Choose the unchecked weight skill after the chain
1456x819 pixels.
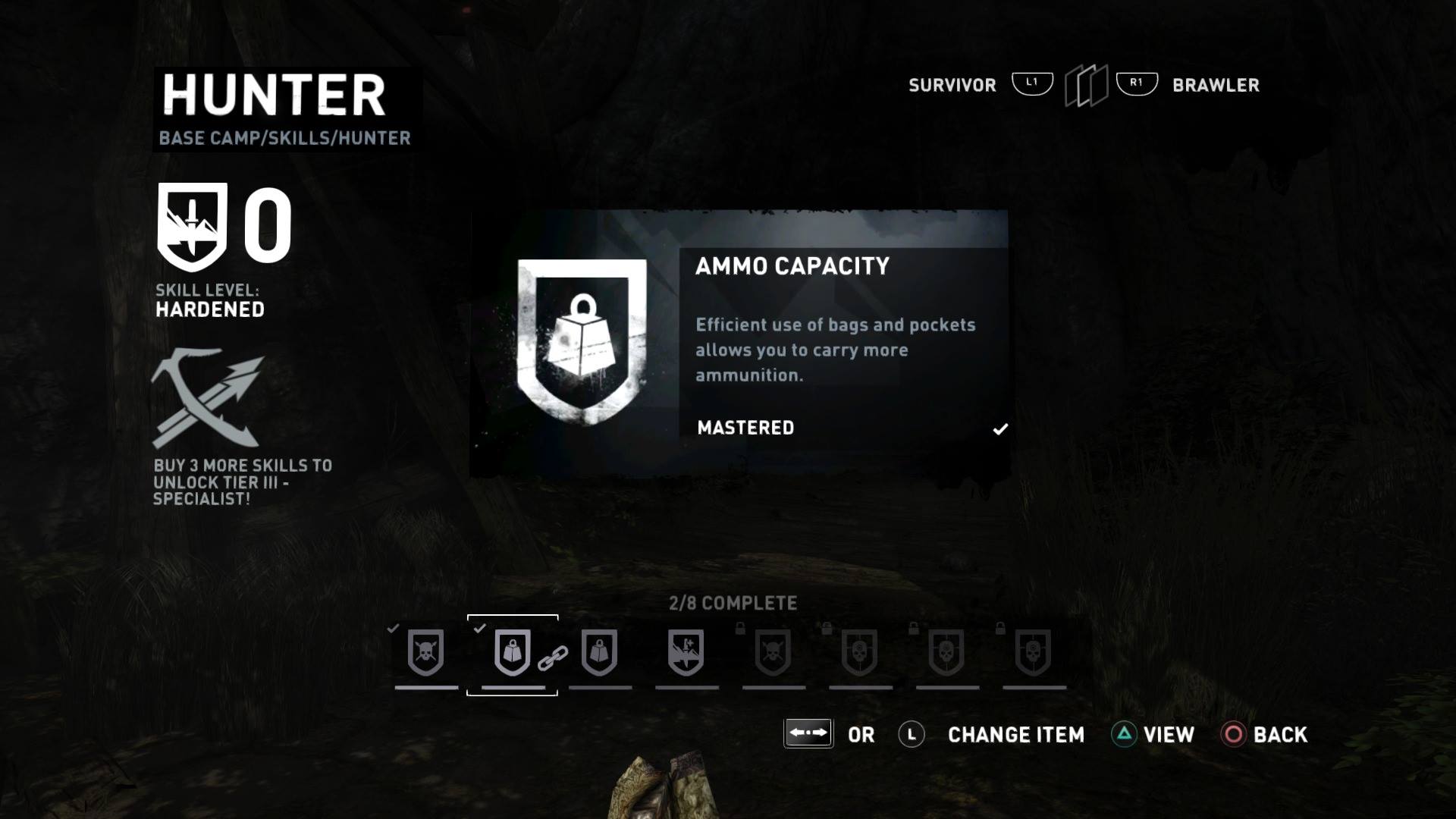click(600, 652)
